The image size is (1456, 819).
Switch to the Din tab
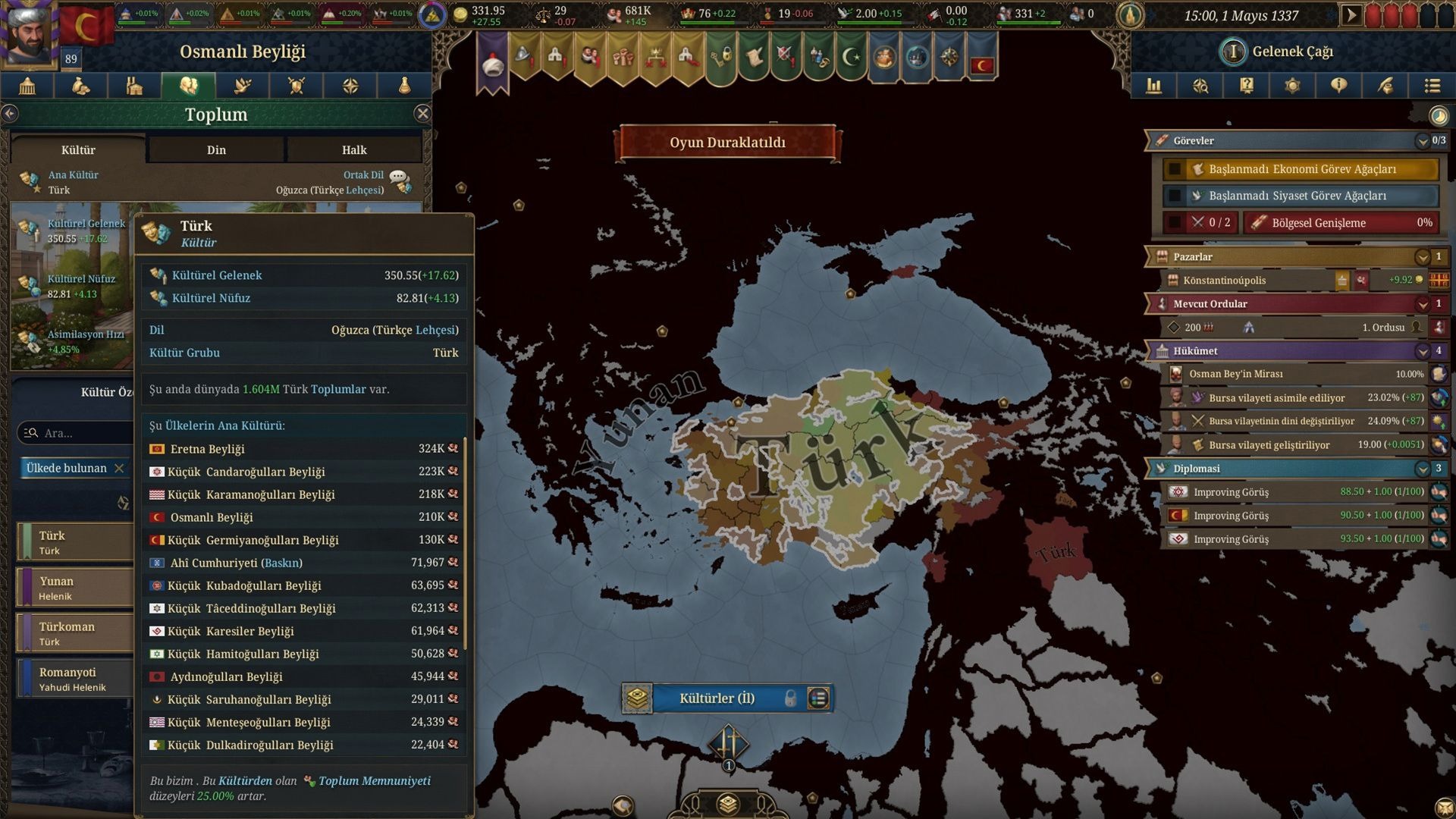point(216,149)
